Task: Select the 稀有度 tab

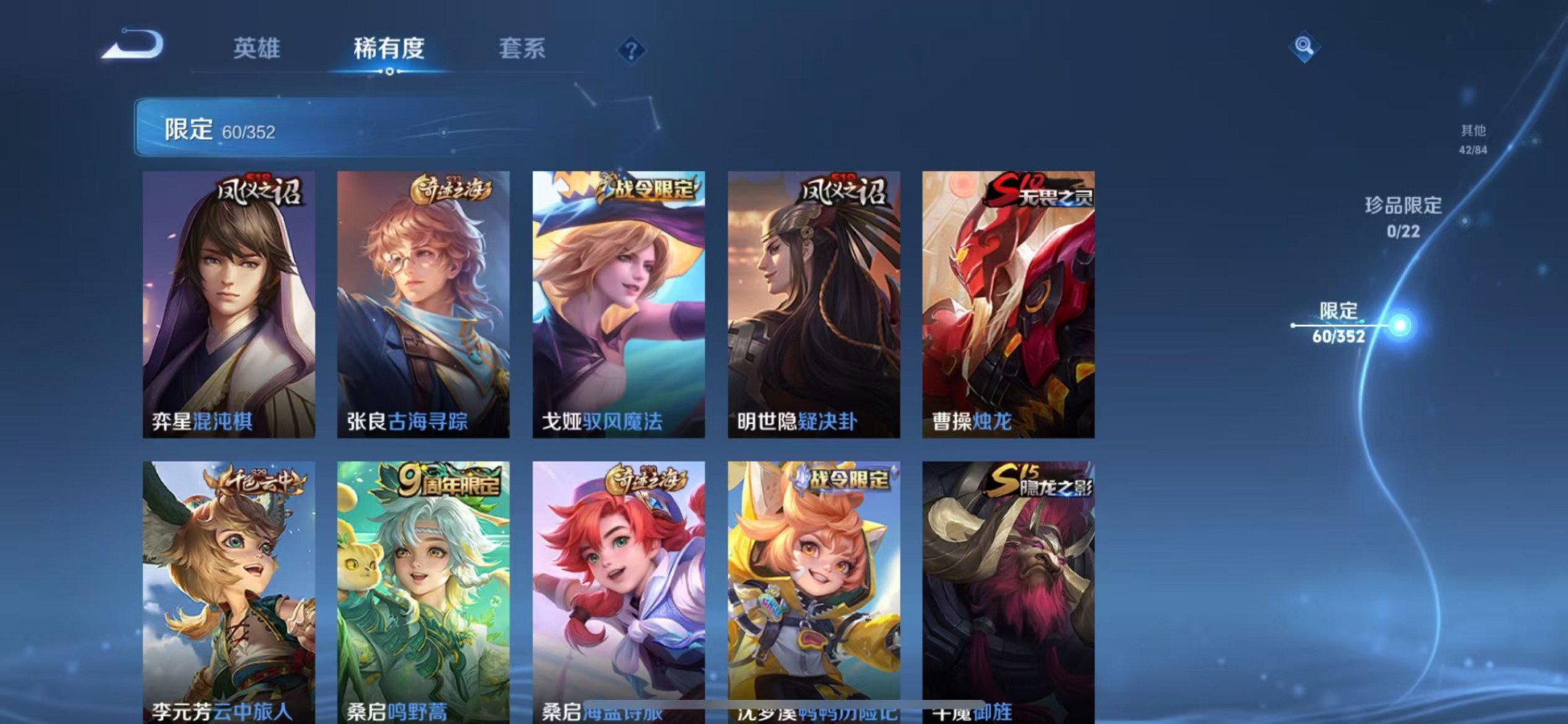Action: (390, 50)
